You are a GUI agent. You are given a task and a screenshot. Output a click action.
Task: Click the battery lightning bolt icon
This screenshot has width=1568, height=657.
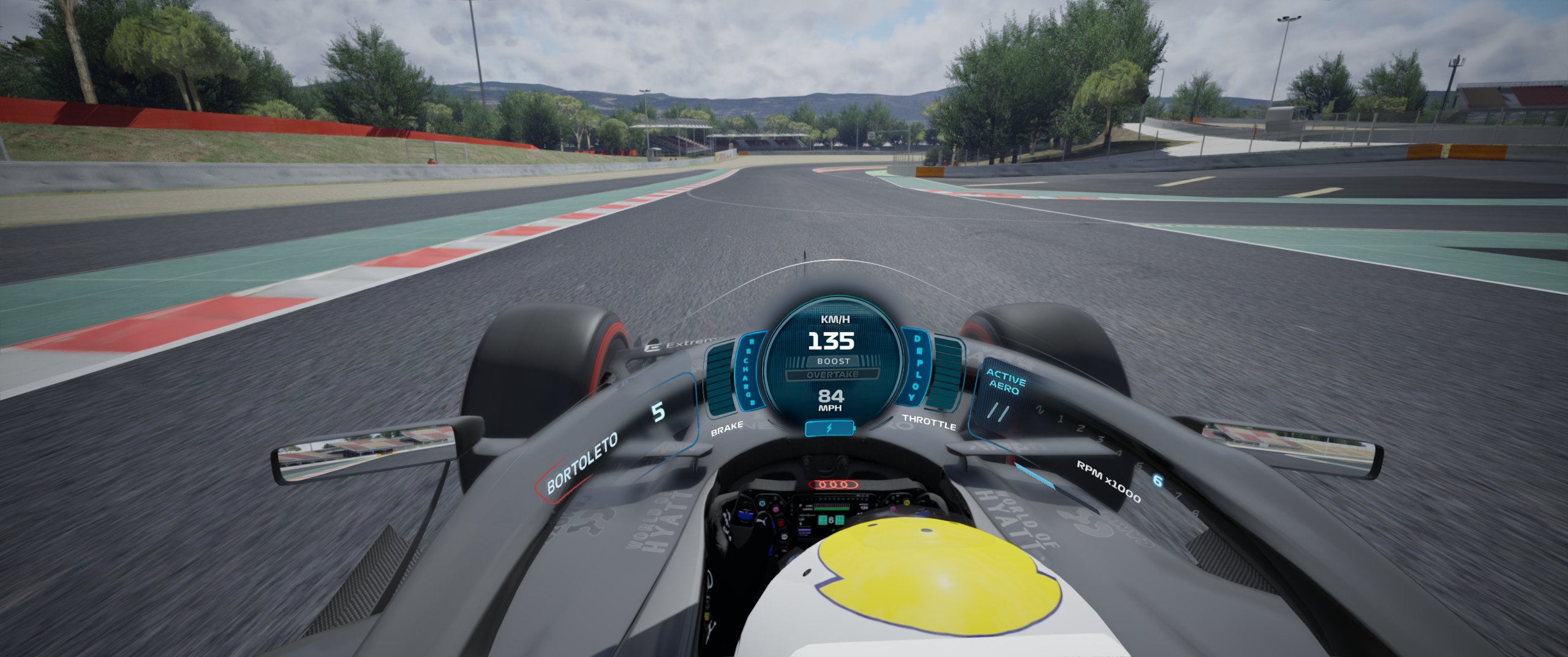tap(830, 428)
